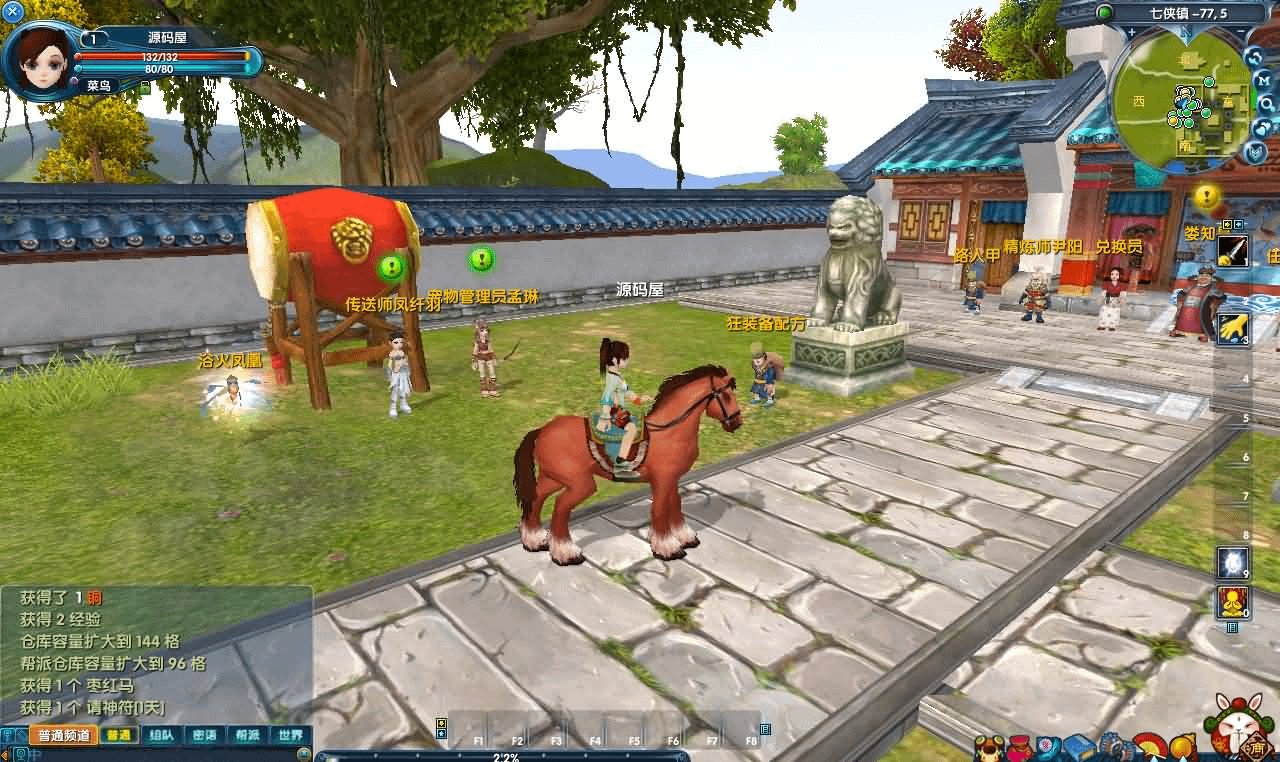Use the yellow glove skill slot
The height and width of the screenshot is (762, 1280).
coord(1232,326)
